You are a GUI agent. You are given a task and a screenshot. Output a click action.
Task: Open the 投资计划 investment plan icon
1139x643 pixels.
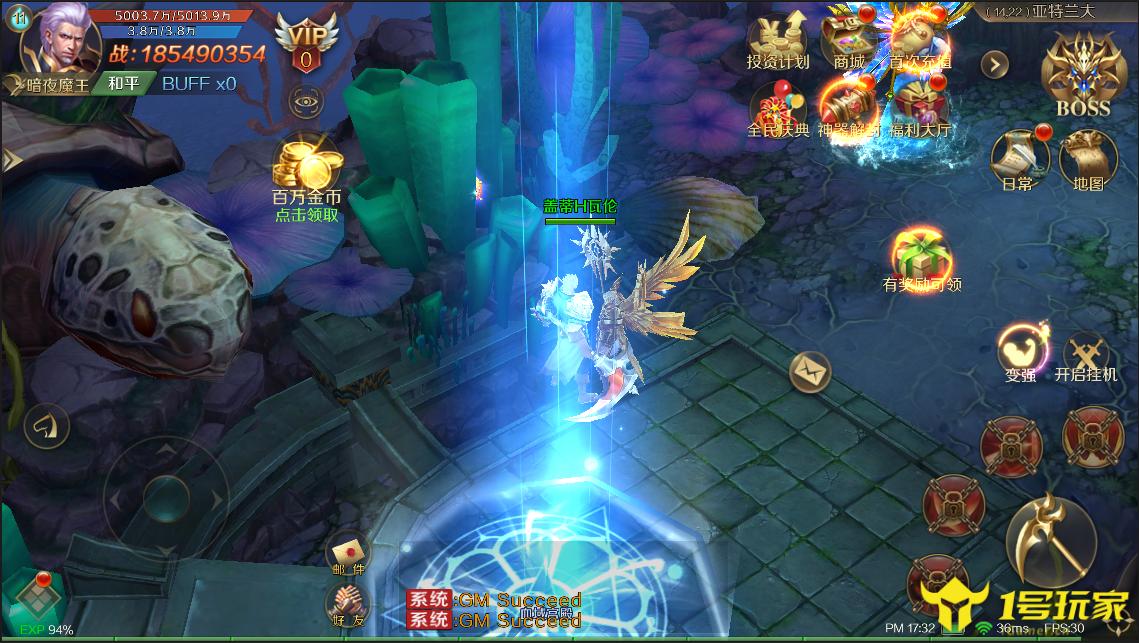point(777,40)
